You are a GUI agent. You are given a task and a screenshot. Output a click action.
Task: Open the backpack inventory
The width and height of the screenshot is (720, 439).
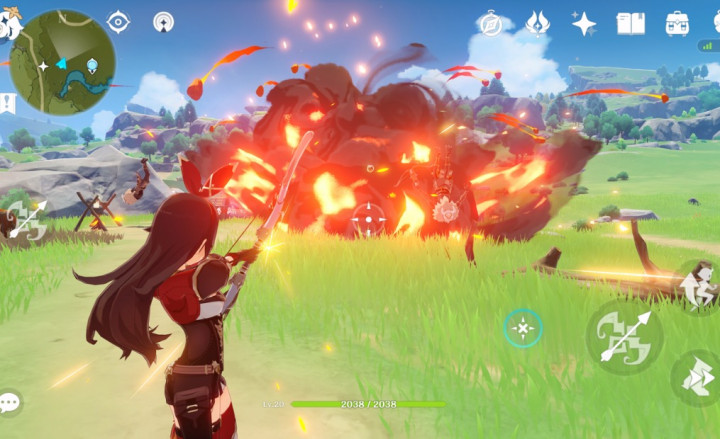[x=677, y=23]
